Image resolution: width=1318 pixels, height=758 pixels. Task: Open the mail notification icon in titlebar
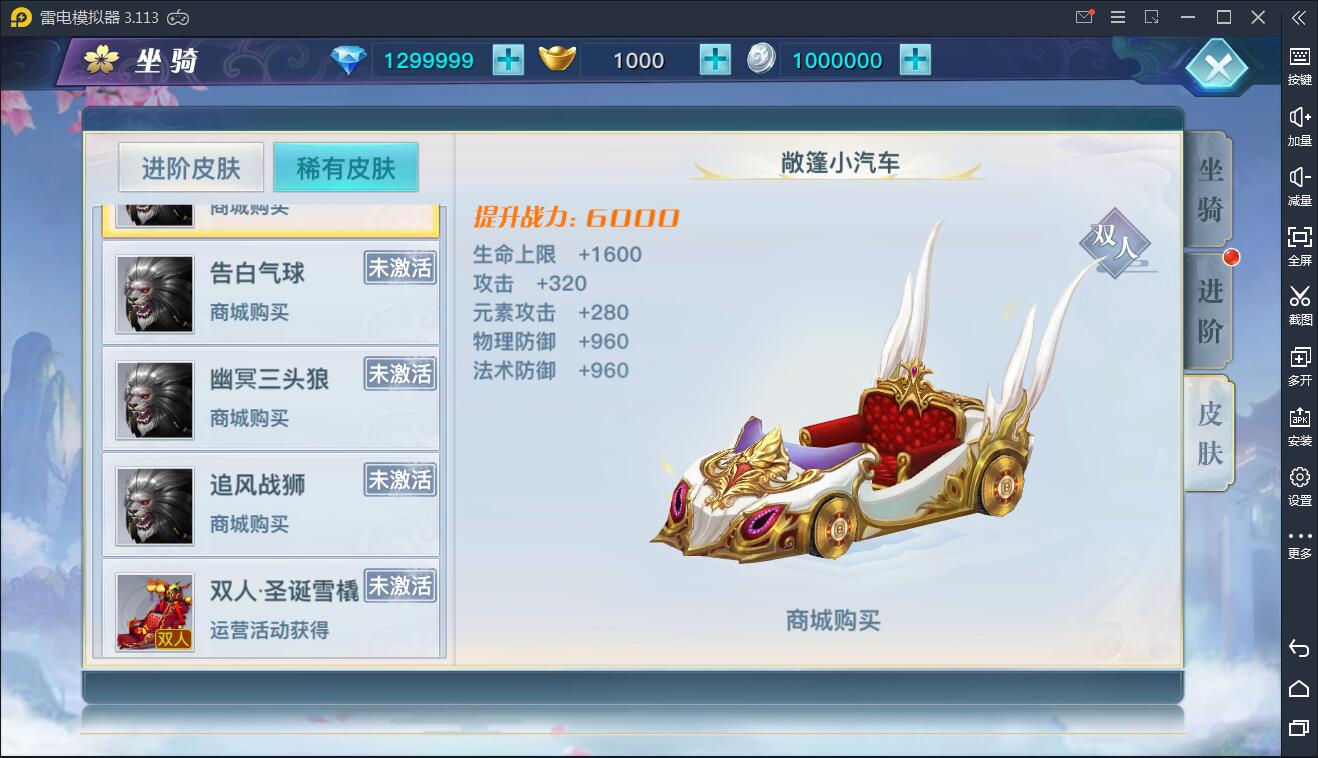pyautogui.click(x=1084, y=17)
